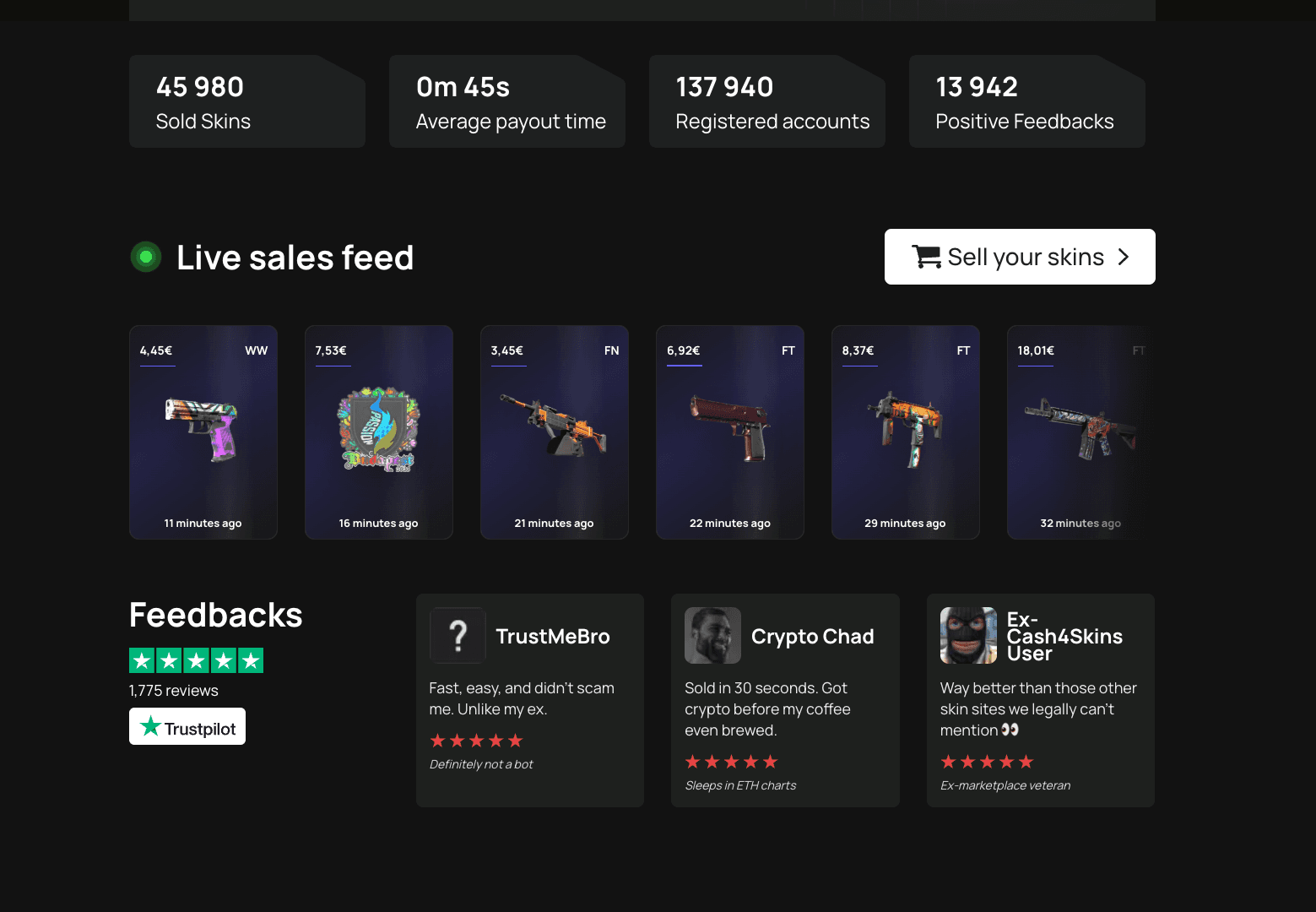Click the 13 942 Positive Feedbacks stat card
Screen dimensions: 1316x912
point(1026,100)
